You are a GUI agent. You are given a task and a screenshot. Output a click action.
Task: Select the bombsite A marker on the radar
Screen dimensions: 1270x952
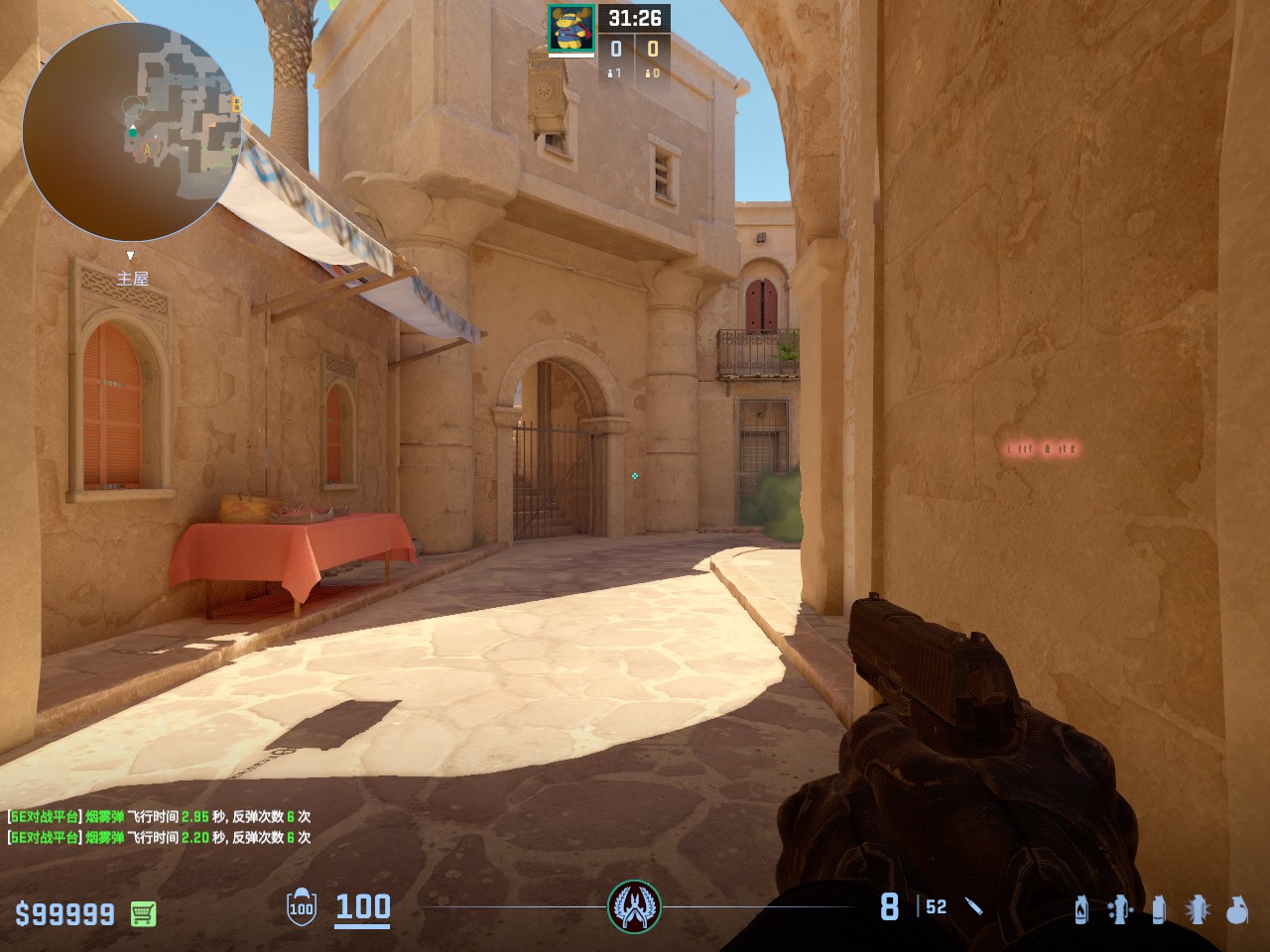pos(148,151)
